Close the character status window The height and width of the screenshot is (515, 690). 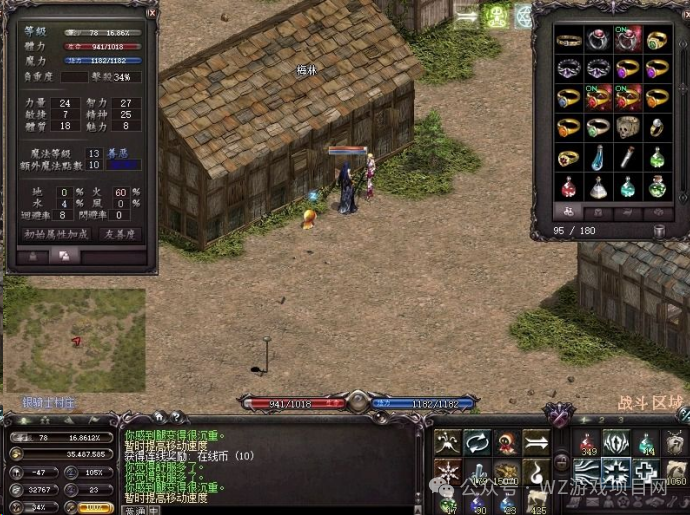[x=151, y=14]
